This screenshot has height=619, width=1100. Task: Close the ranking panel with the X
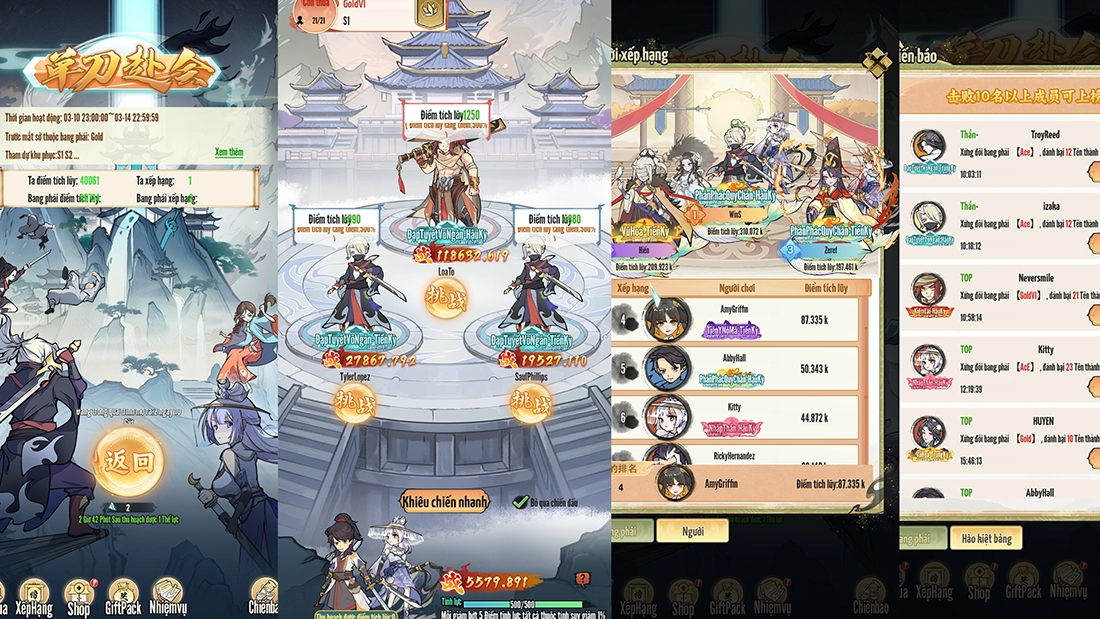pos(876,62)
